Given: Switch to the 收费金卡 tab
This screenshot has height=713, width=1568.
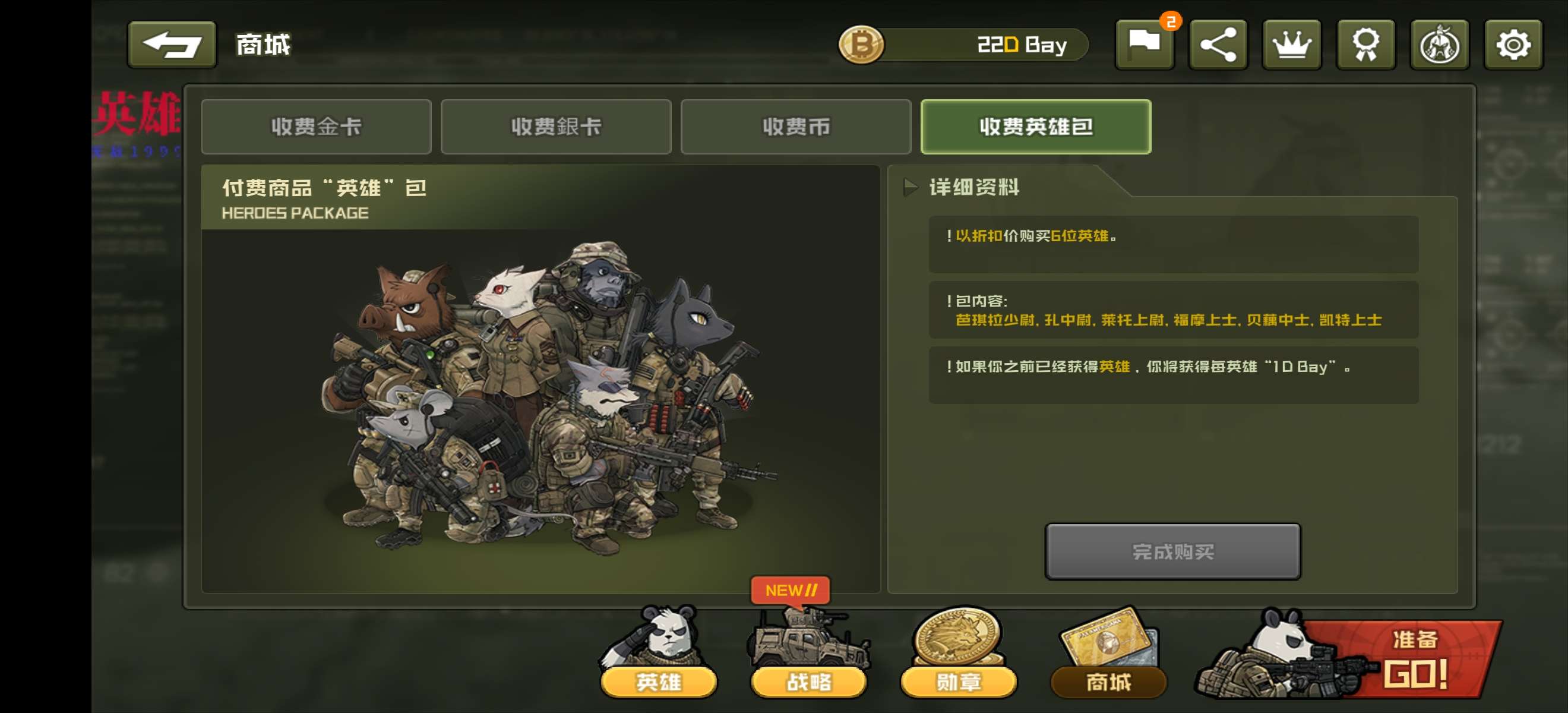Looking at the screenshot, I should [x=316, y=127].
